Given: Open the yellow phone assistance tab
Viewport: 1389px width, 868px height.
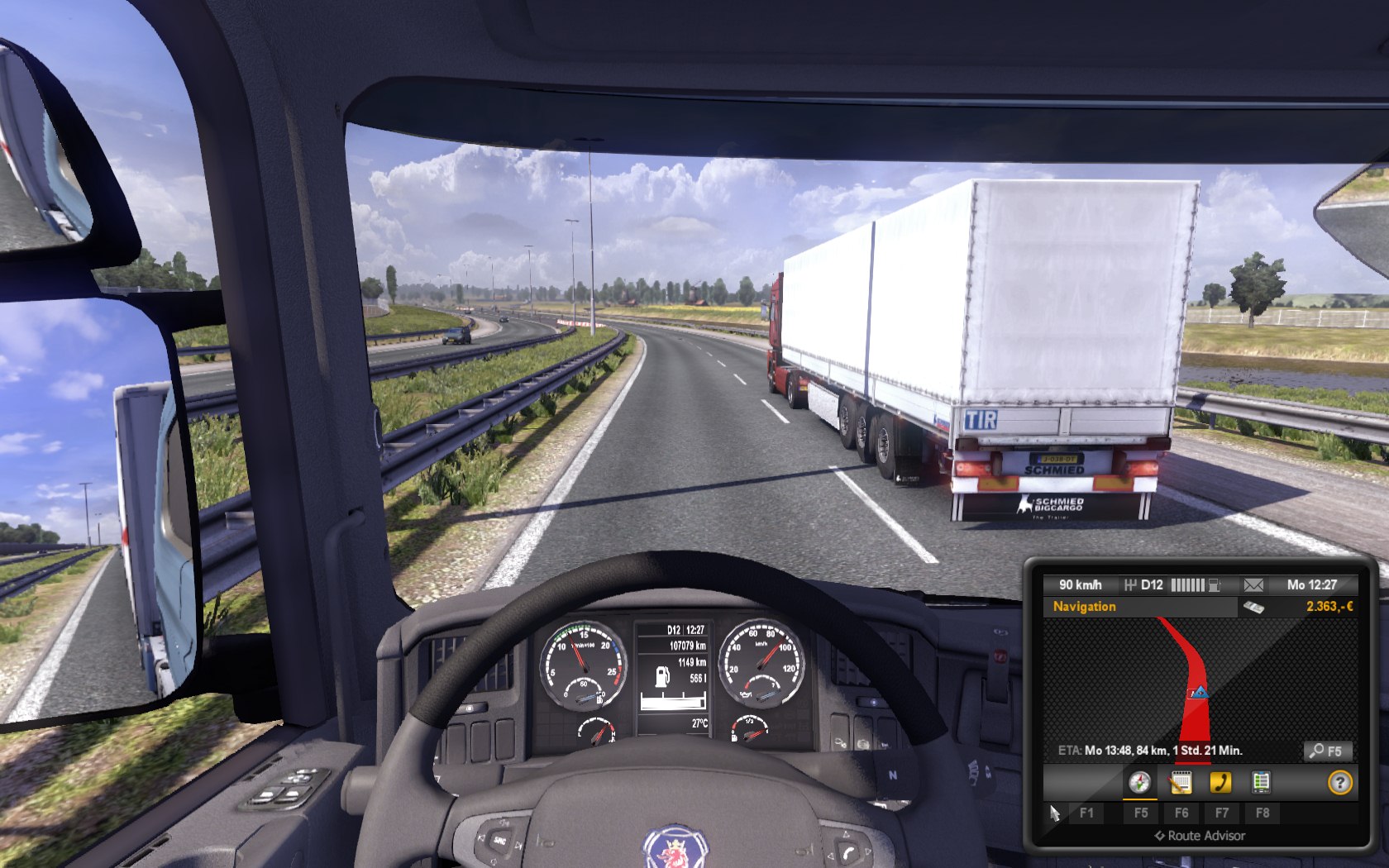Looking at the screenshot, I should click(1220, 782).
